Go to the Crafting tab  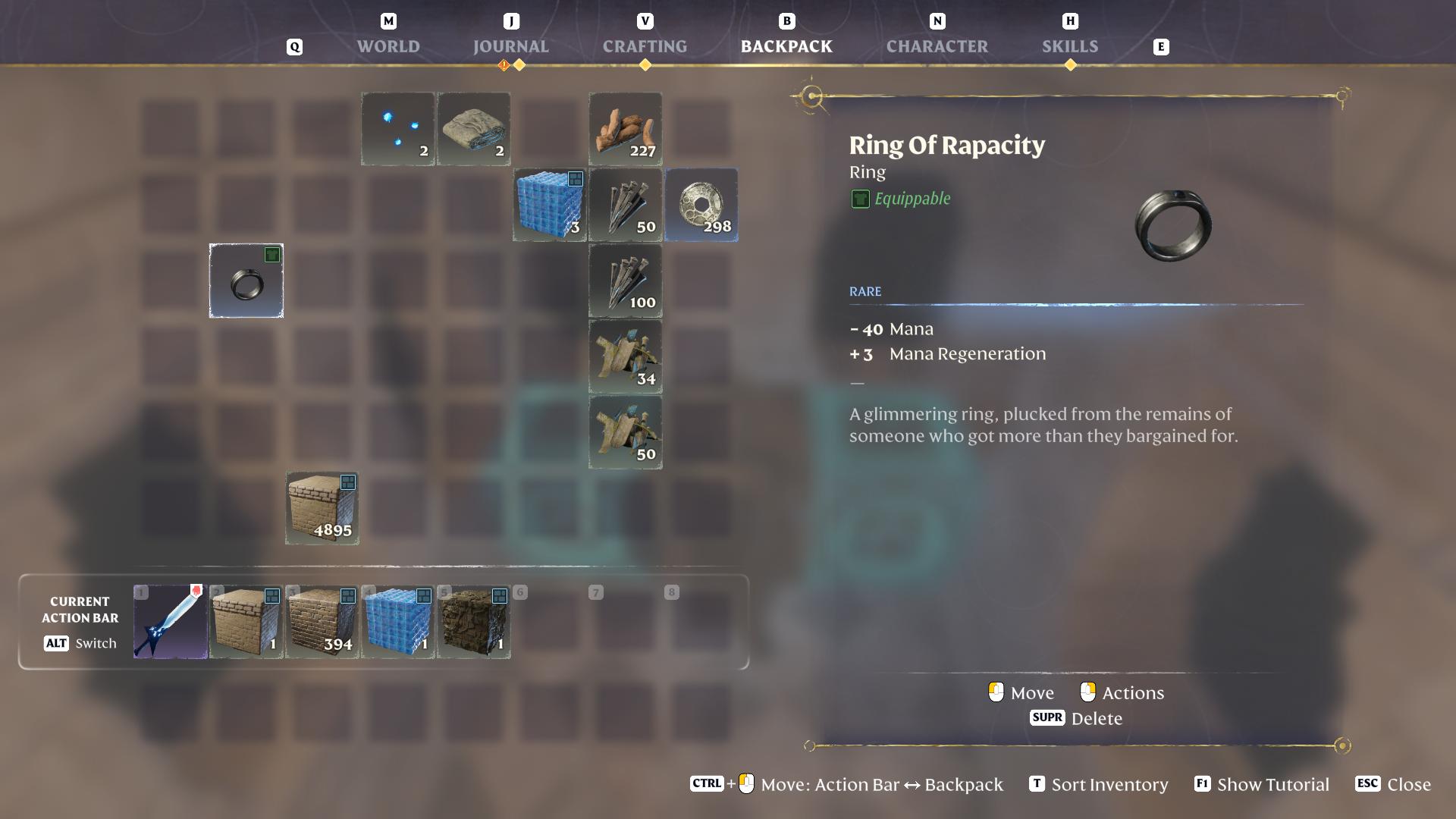[645, 46]
